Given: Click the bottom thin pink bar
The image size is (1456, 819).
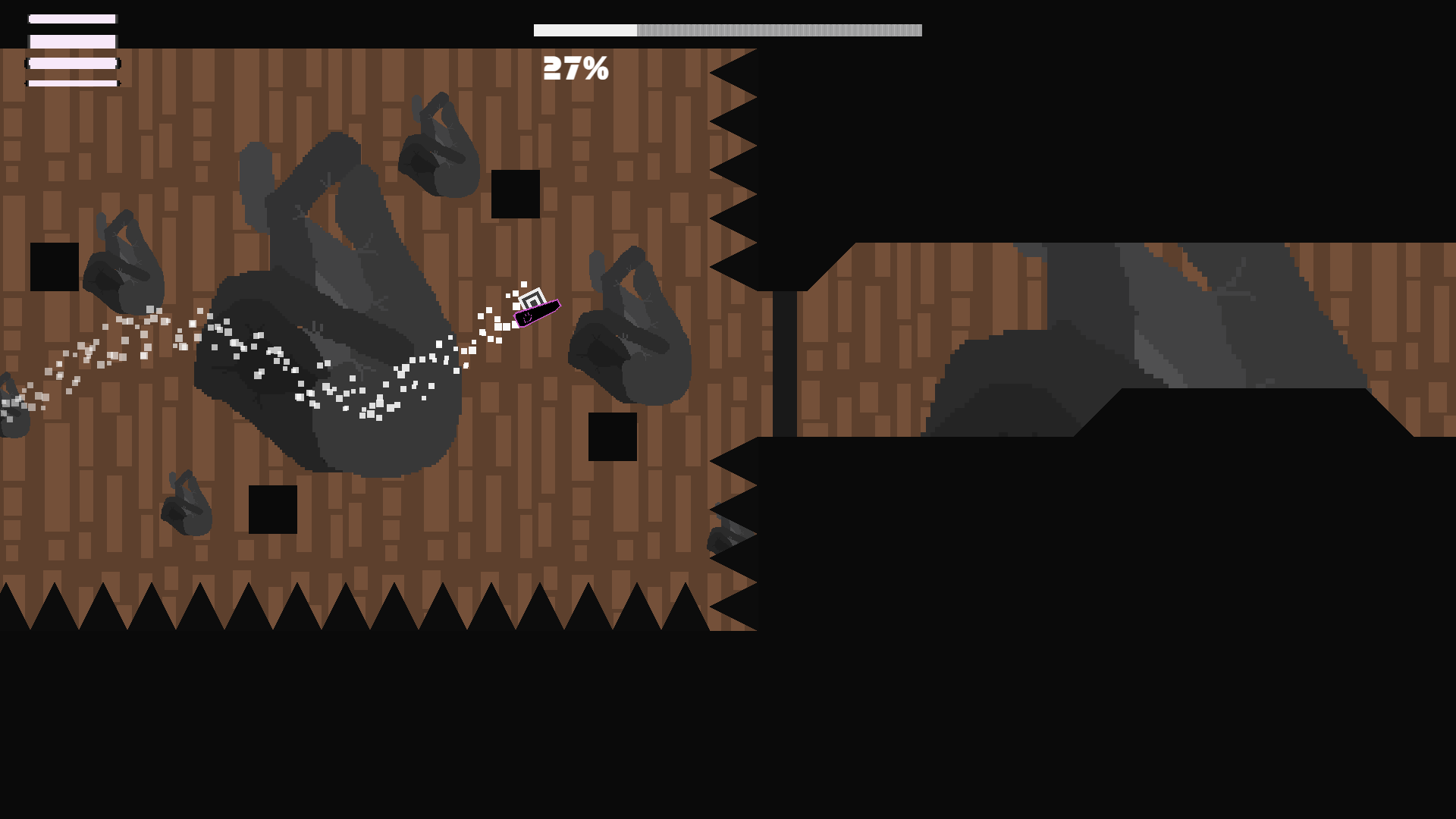Looking at the screenshot, I should pos(72,82).
